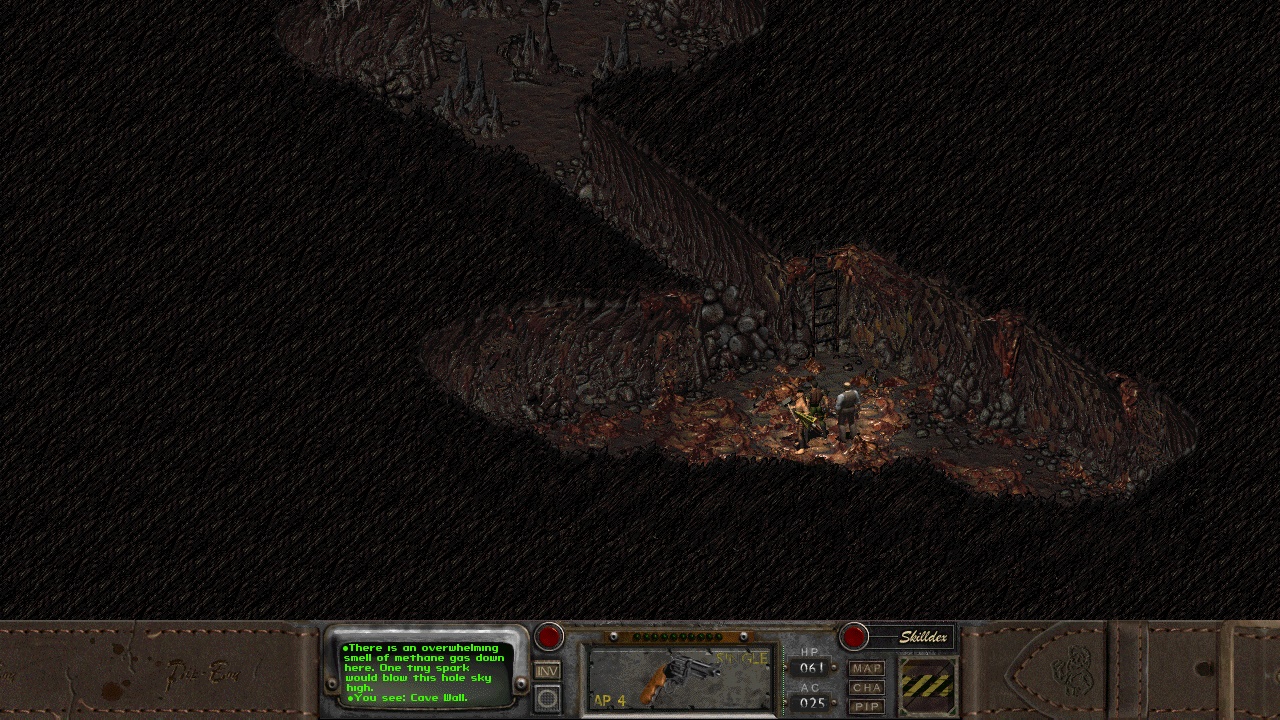Open the CHA character sheet
Image resolution: width=1280 pixels, height=720 pixels.
pos(867,687)
